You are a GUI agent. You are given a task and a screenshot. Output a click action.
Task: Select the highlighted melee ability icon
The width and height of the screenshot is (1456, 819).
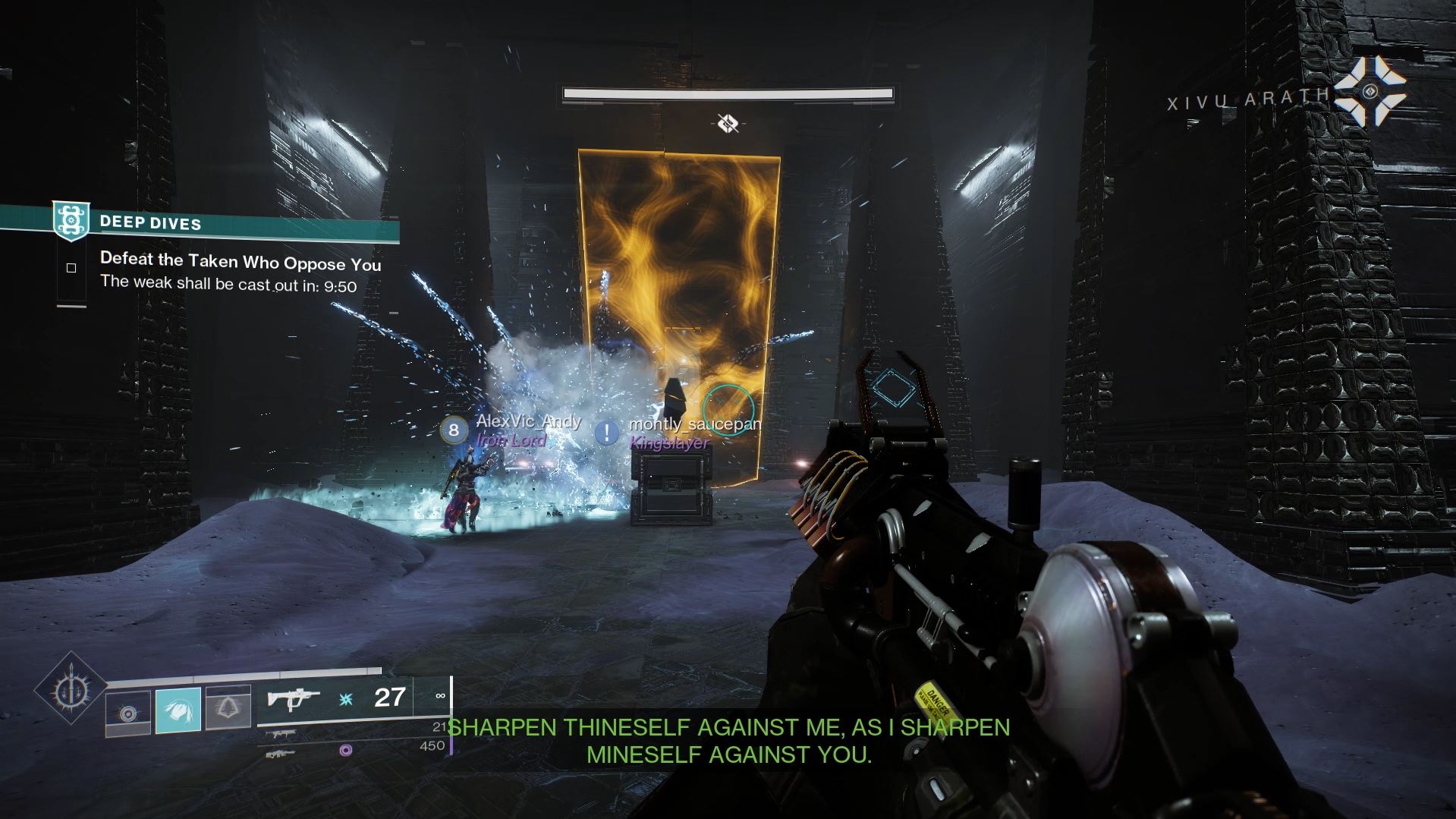coord(178,710)
